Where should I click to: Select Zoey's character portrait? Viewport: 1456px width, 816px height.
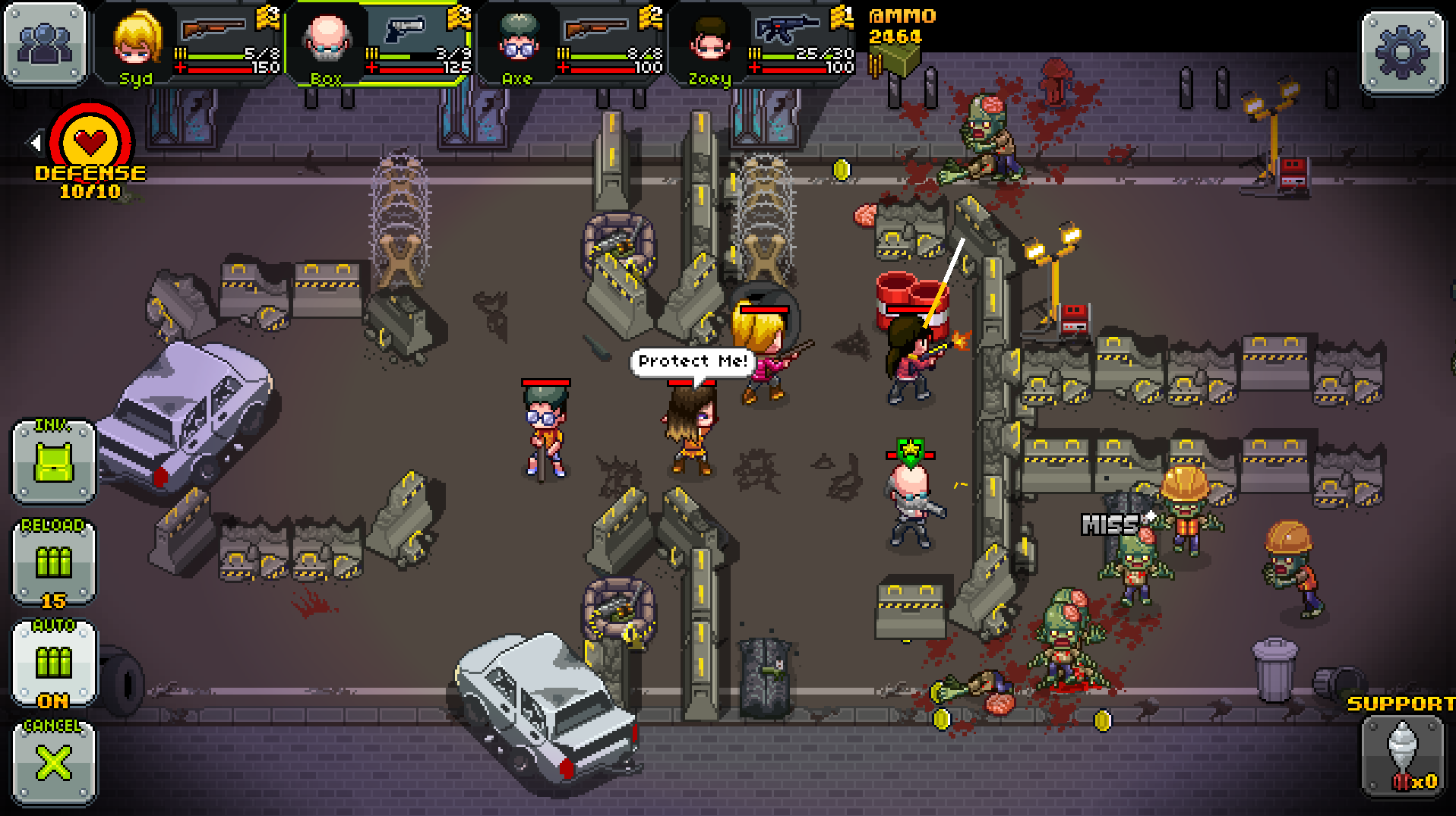(x=709, y=42)
